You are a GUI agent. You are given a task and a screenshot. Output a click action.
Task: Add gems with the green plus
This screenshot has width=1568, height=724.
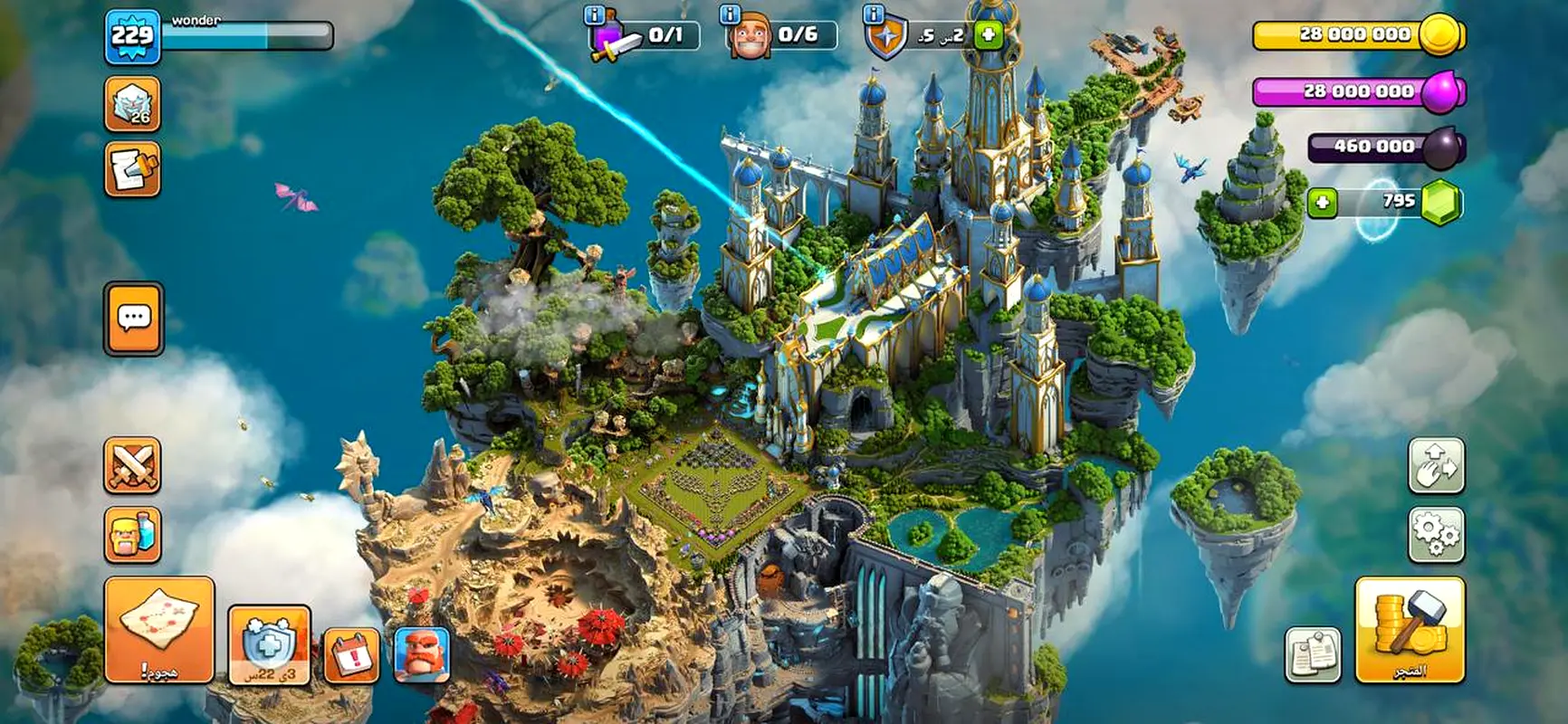(x=1322, y=202)
